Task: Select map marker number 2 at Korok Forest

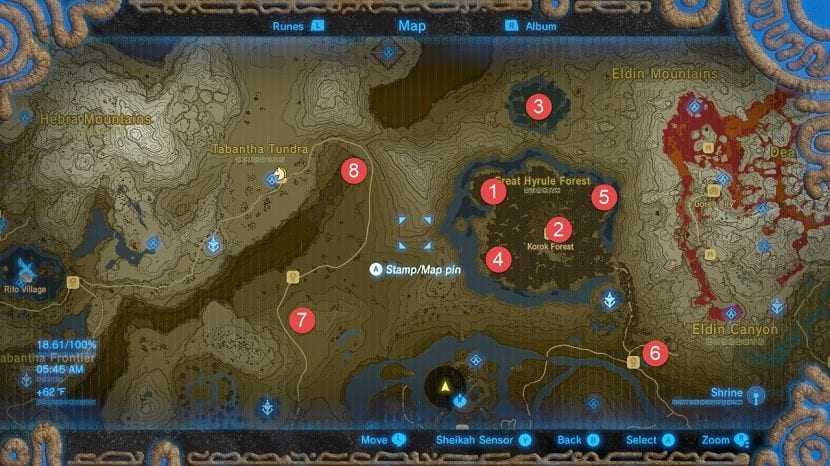Action: [x=557, y=229]
